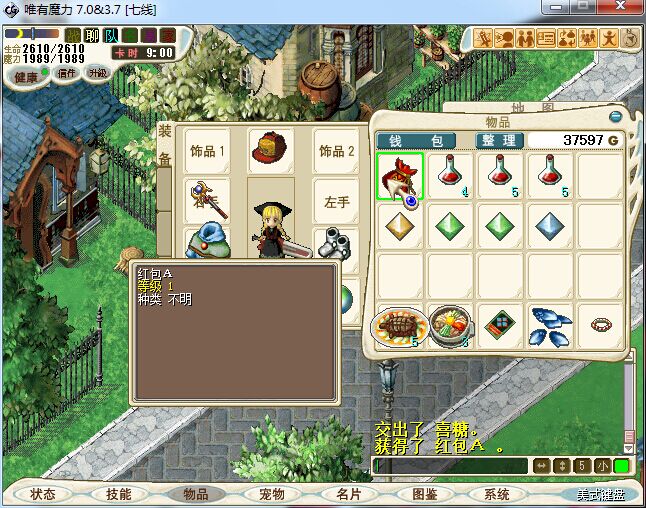Click the 健康 health status button
646x508 pixels.
[x=26, y=77]
